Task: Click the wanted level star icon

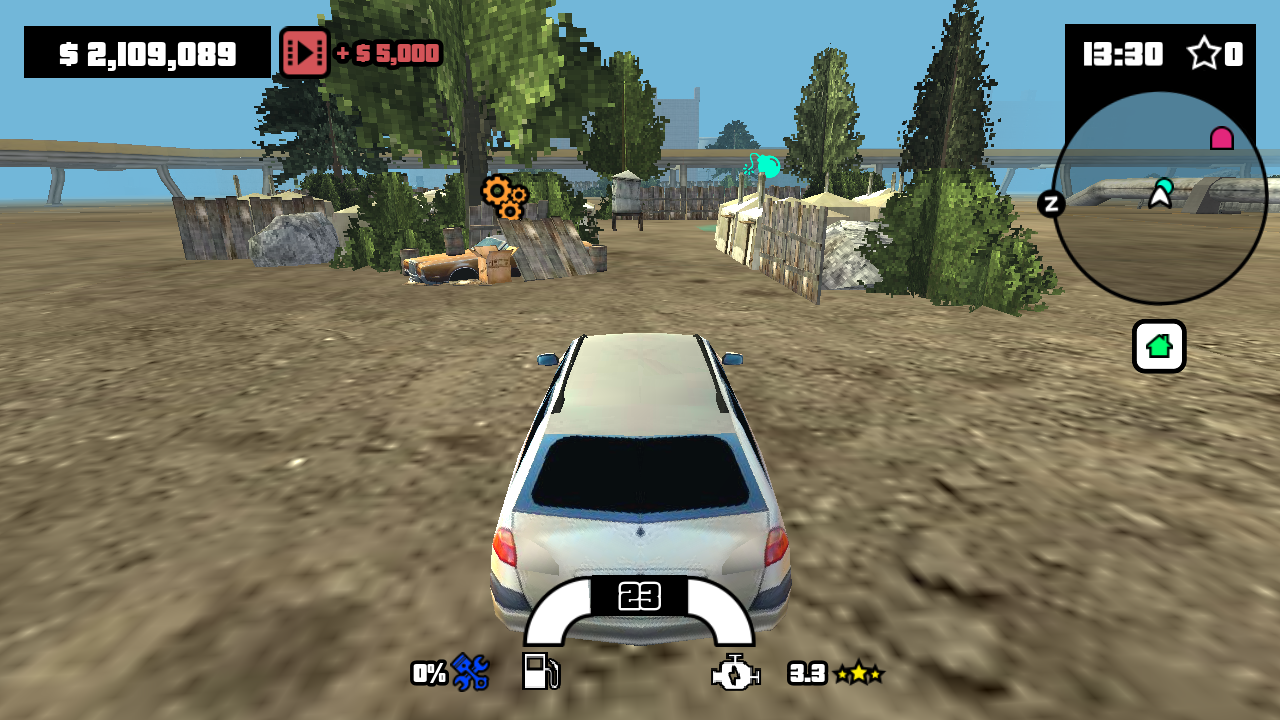Action: (x=1204, y=53)
